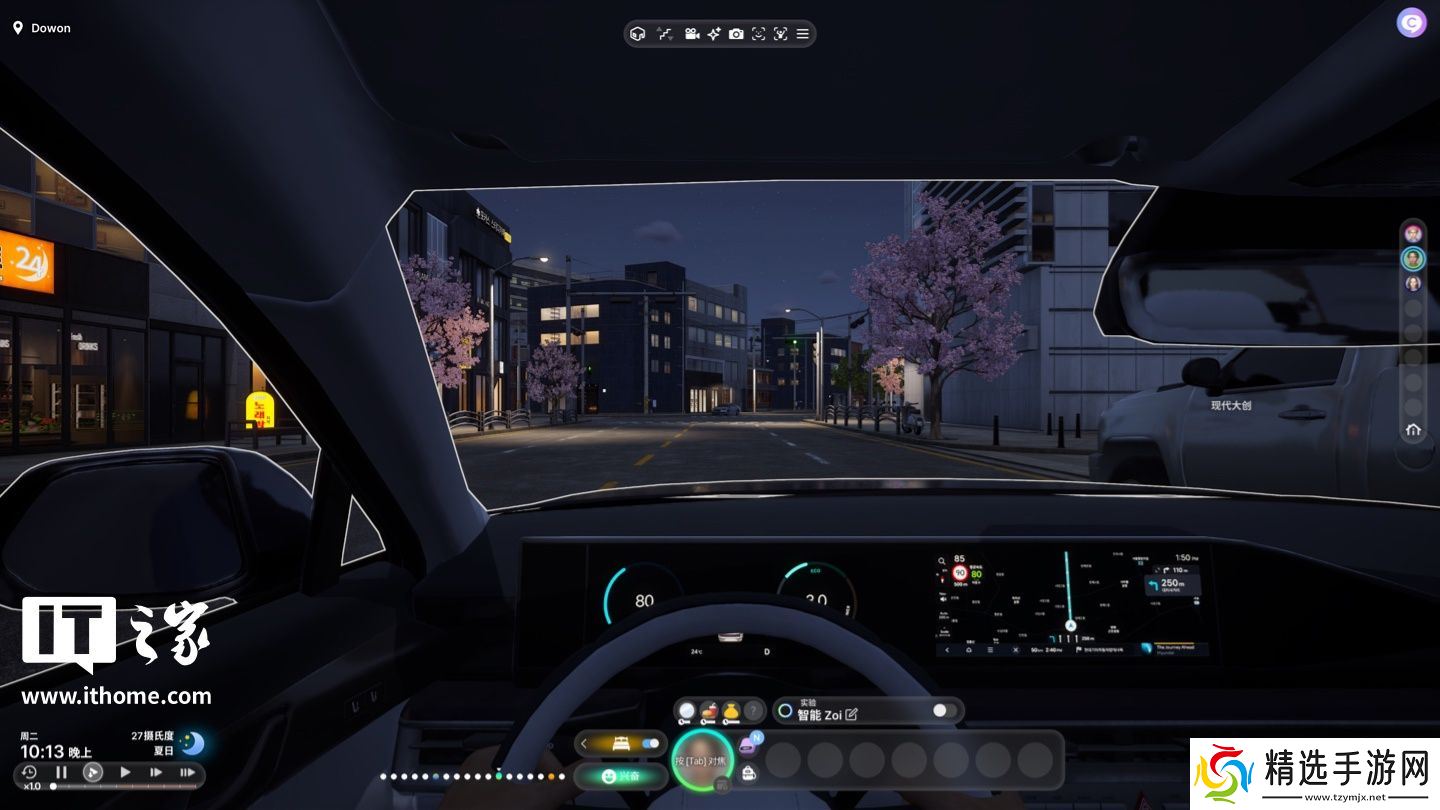Activate the body motion capture icon
The width and height of the screenshot is (1440, 810).
(780, 34)
